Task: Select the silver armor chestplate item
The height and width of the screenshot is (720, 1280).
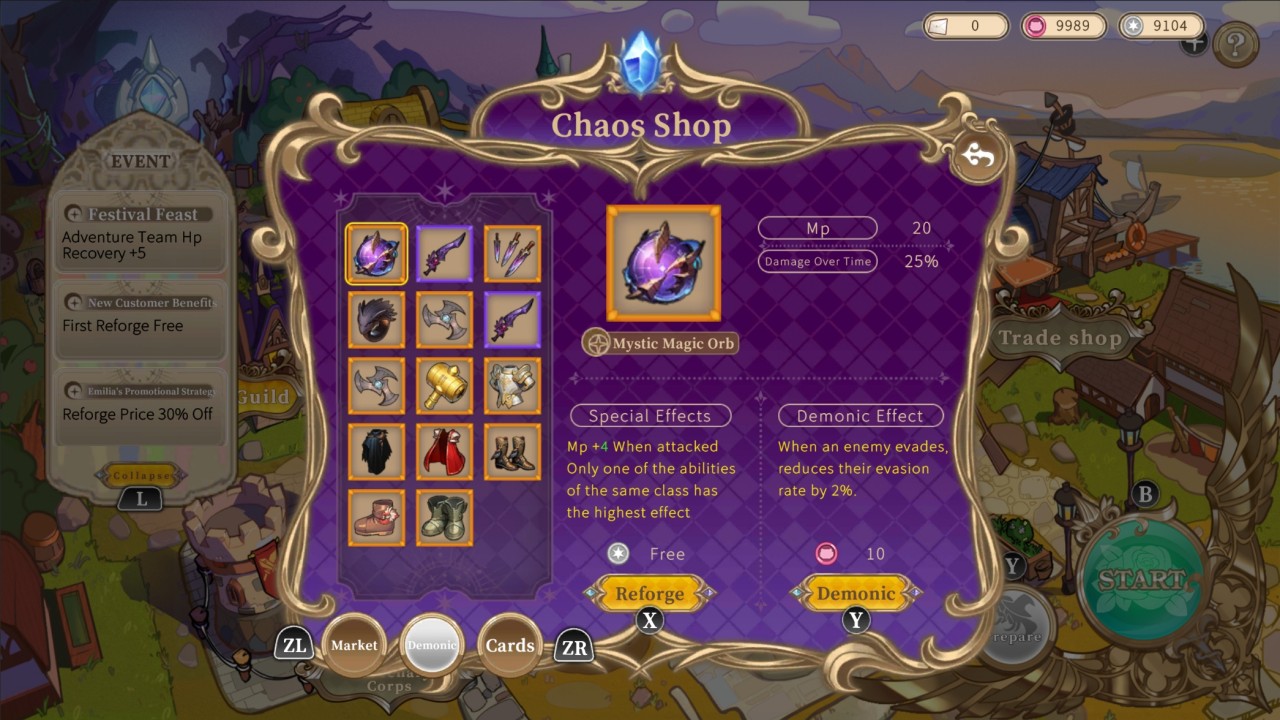Action: click(x=512, y=386)
